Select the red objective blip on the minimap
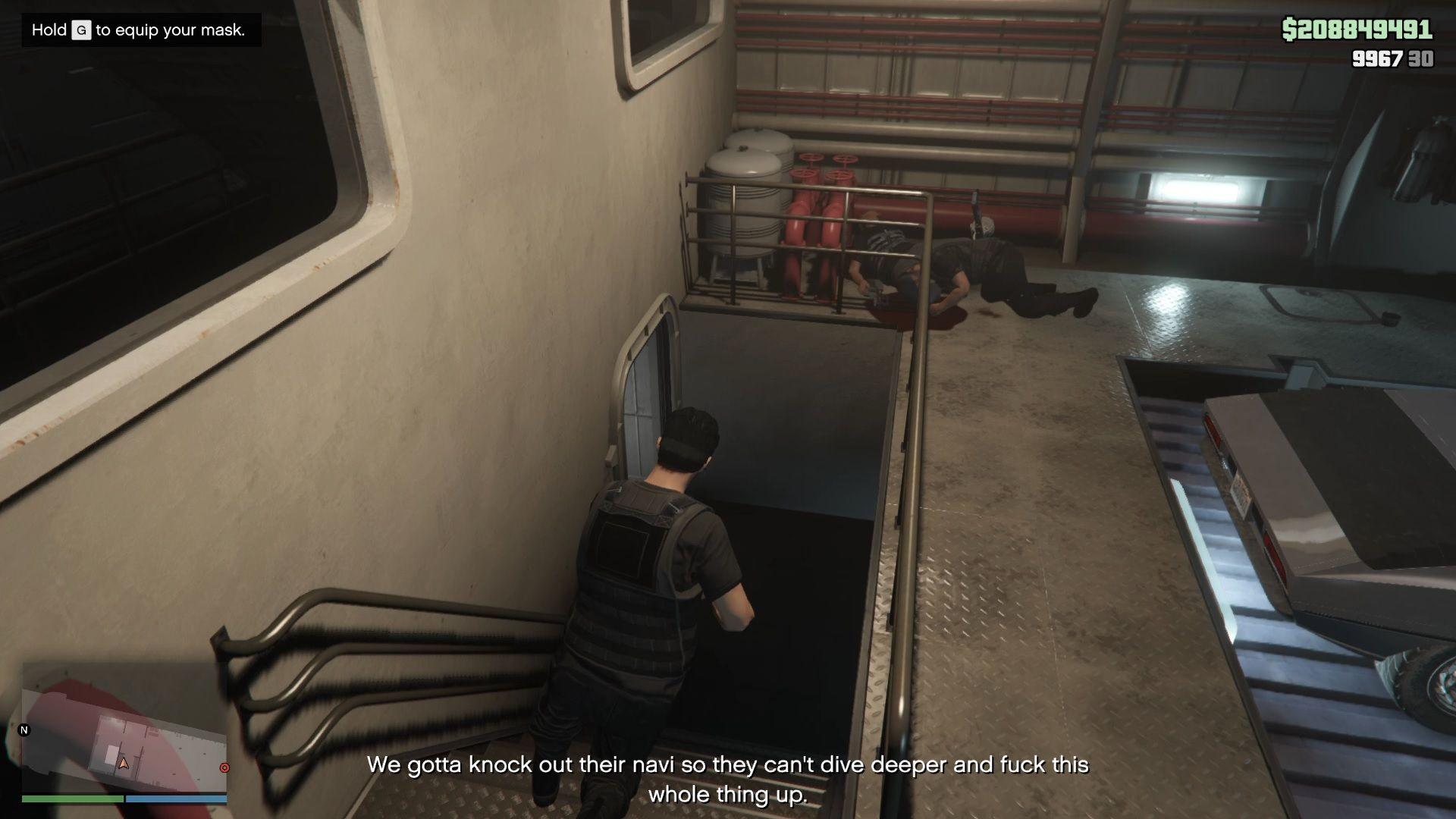1456x819 pixels. (224, 767)
